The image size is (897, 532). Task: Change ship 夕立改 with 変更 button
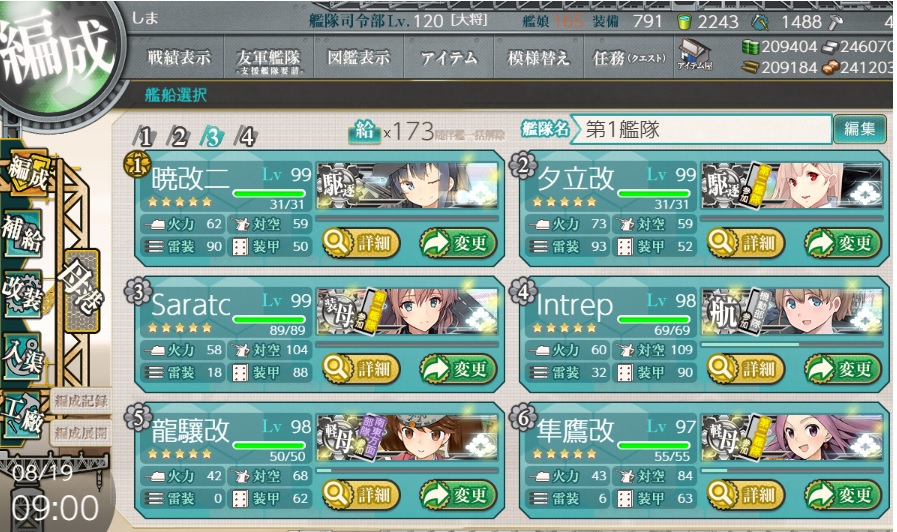(x=845, y=243)
